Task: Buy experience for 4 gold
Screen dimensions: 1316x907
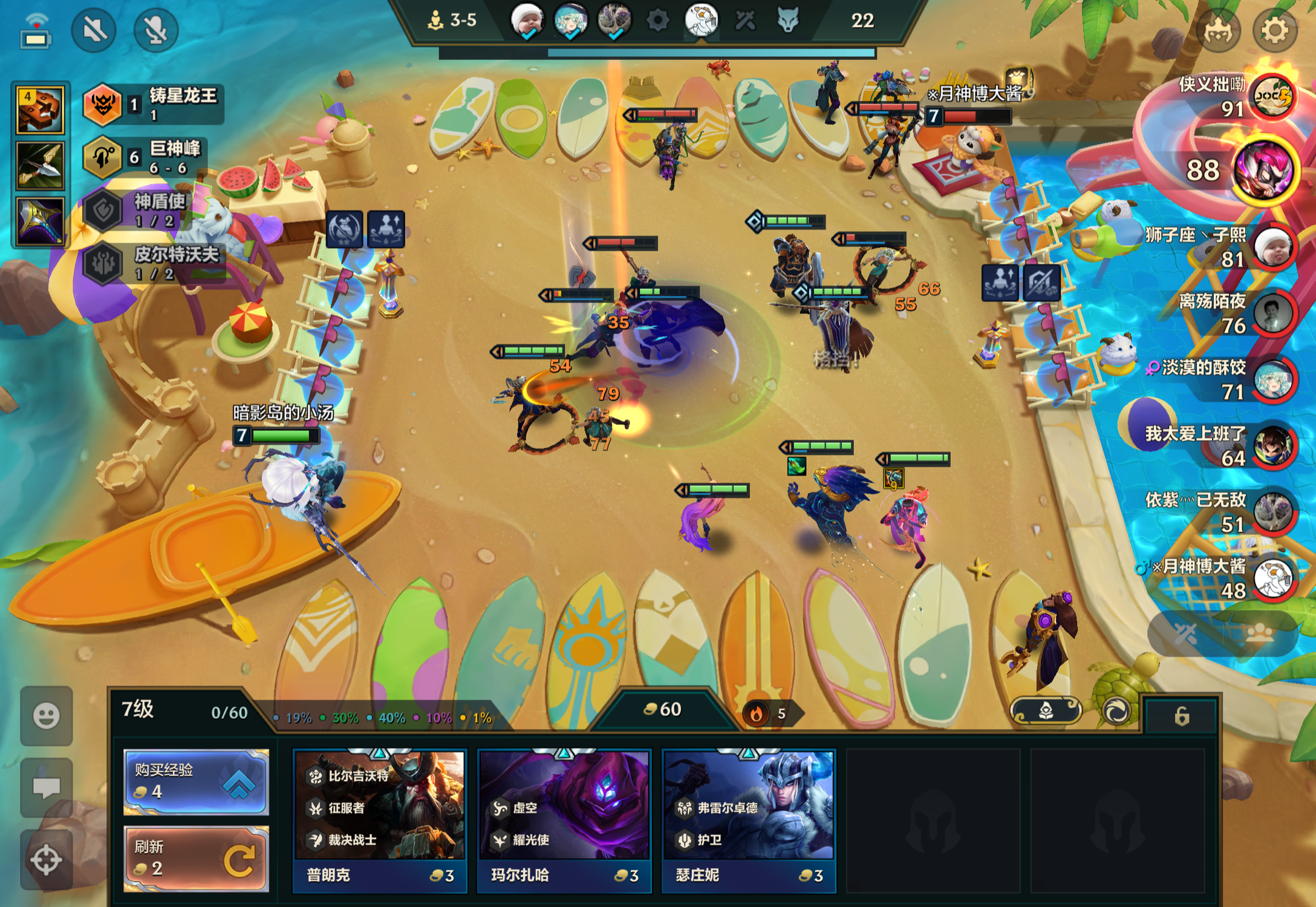Action: (195, 781)
